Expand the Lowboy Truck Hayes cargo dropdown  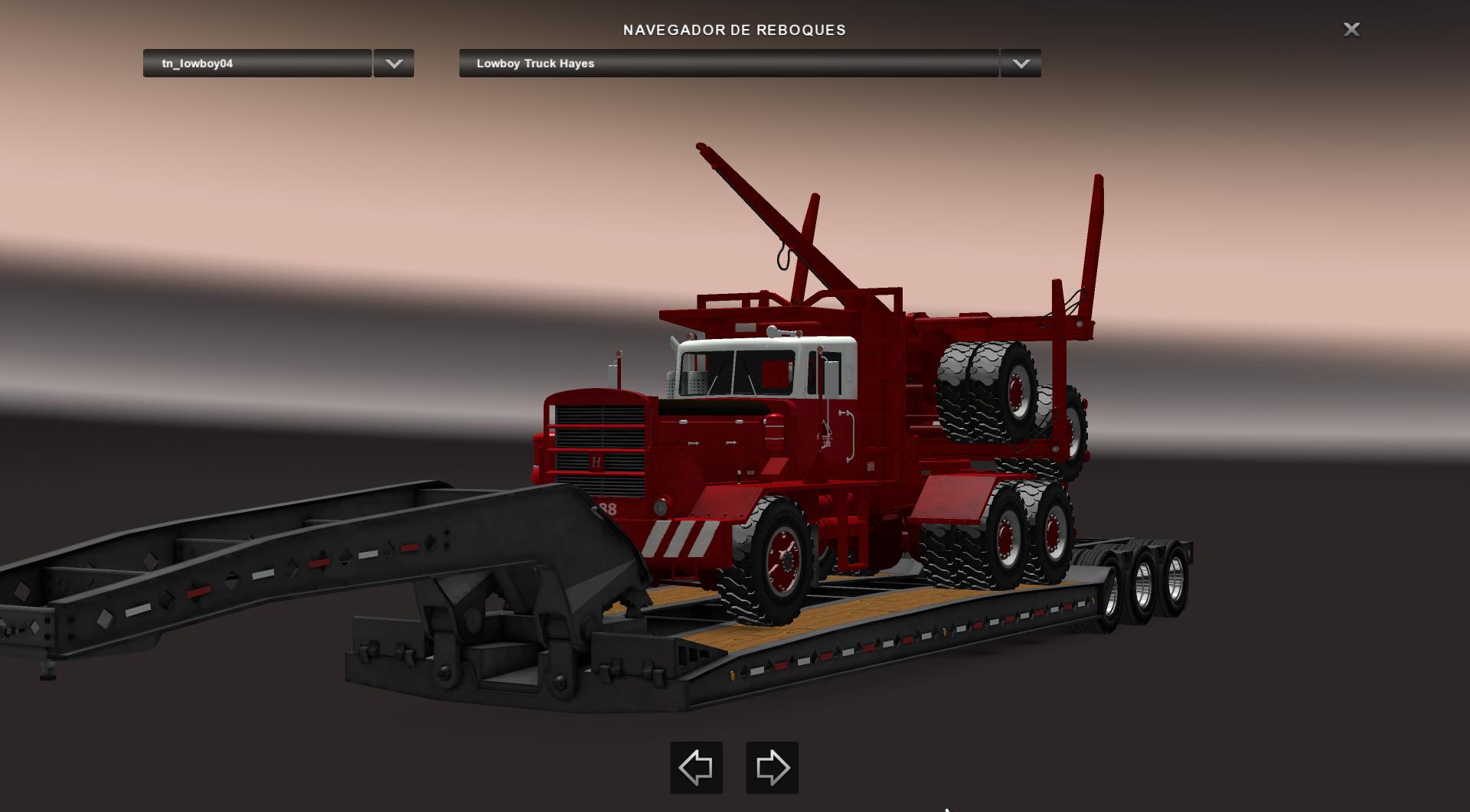point(728,64)
